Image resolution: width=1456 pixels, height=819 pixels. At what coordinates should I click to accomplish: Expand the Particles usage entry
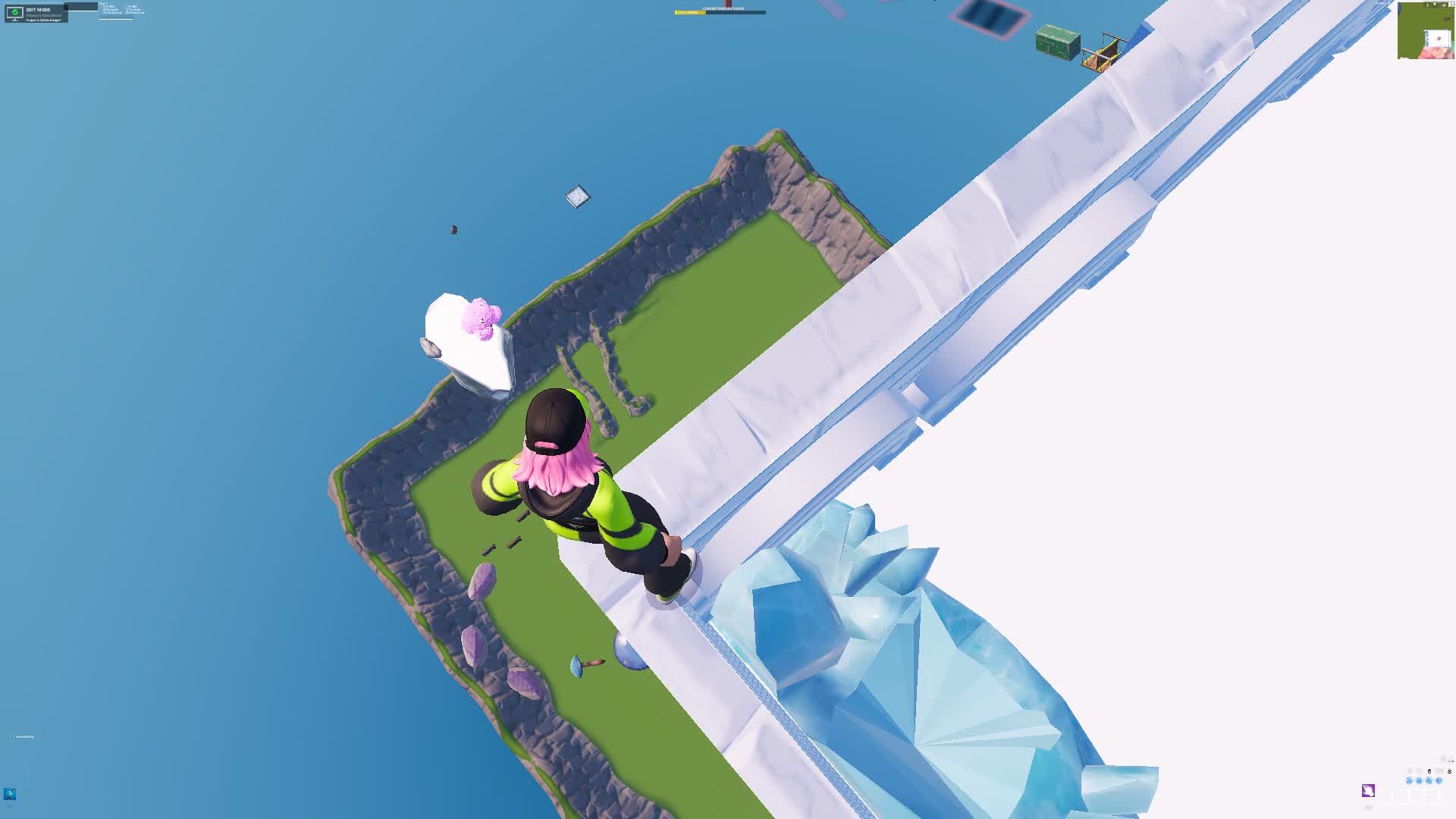(x=111, y=10)
